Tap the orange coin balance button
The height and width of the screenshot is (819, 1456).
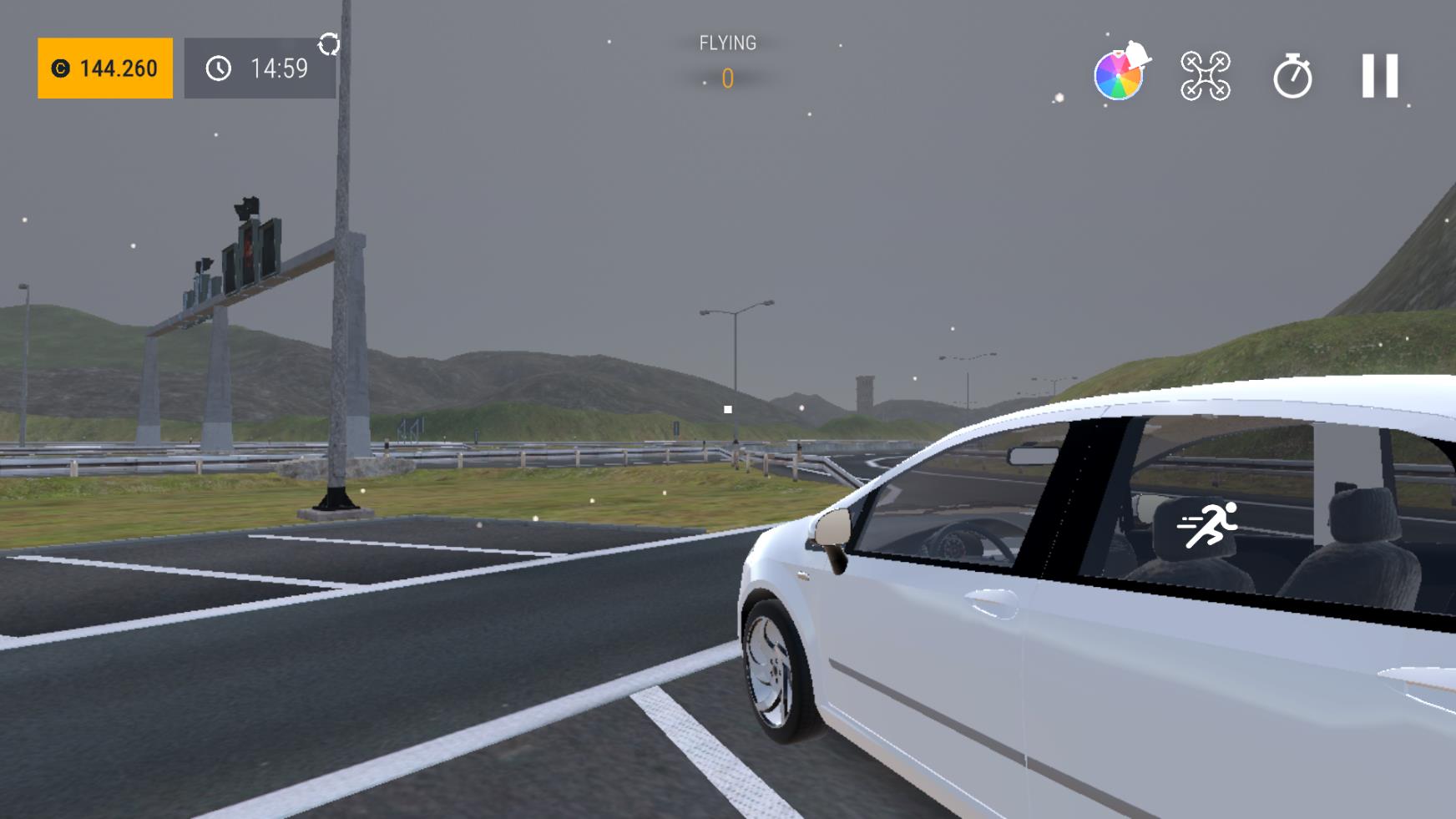pos(105,68)
